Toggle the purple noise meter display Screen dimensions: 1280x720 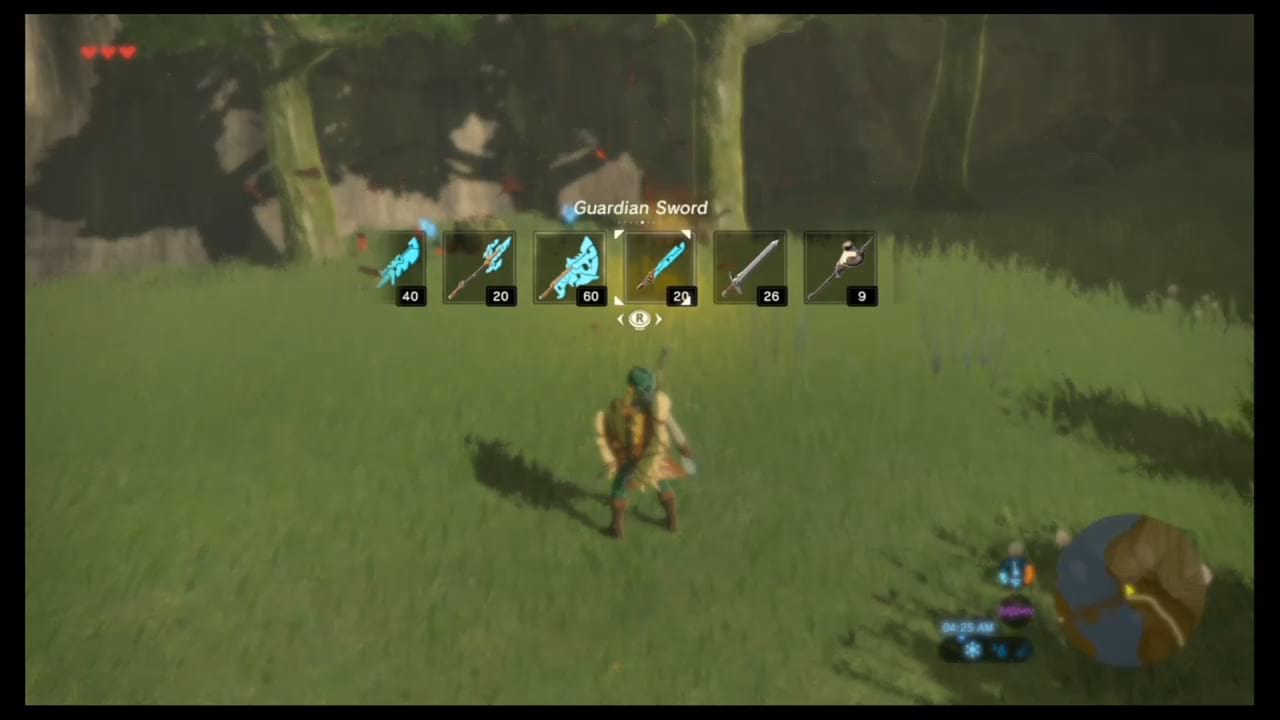(1016, 609)
